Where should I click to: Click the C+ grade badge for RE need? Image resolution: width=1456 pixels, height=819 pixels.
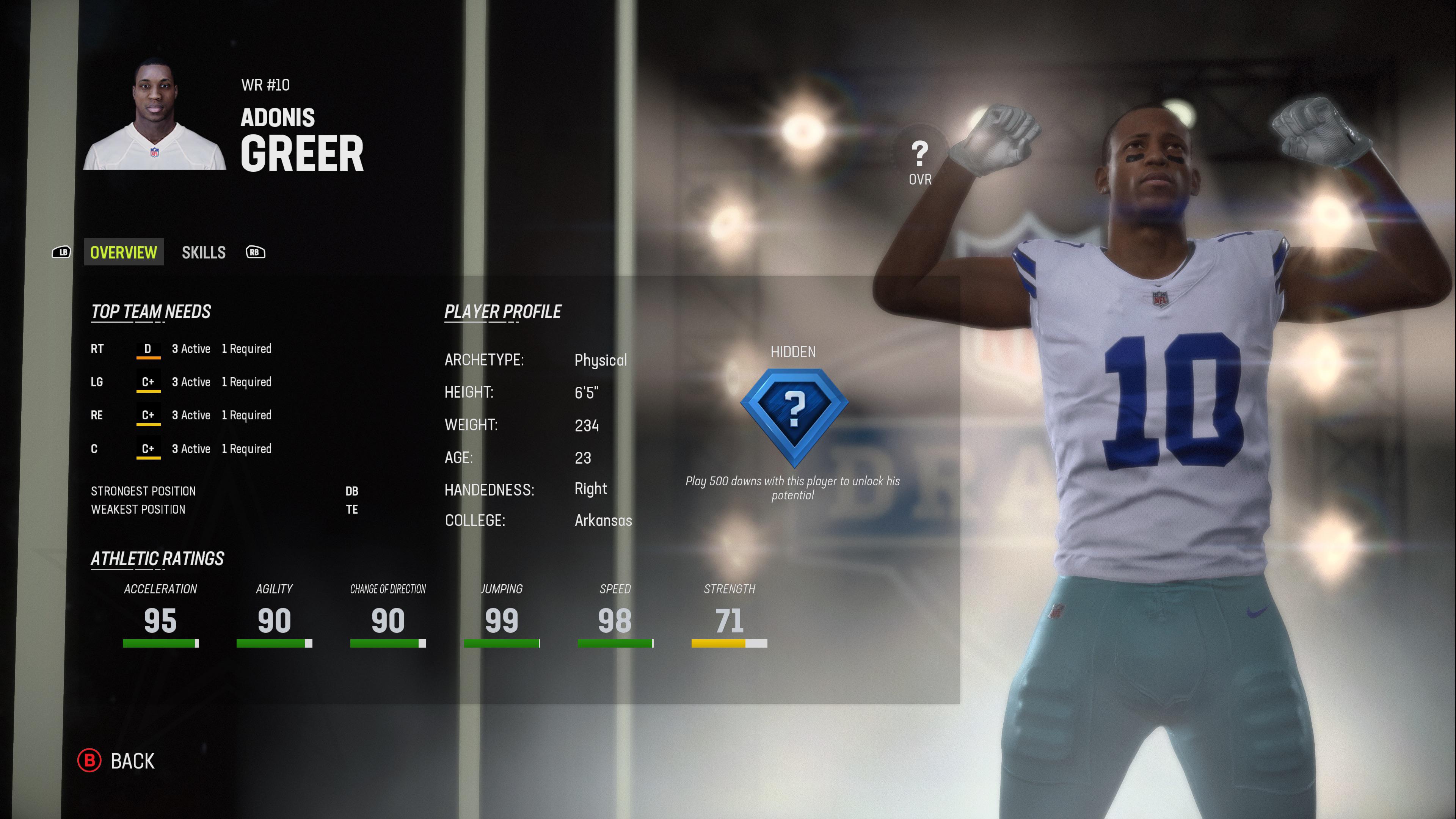click(x=149, y=416)
